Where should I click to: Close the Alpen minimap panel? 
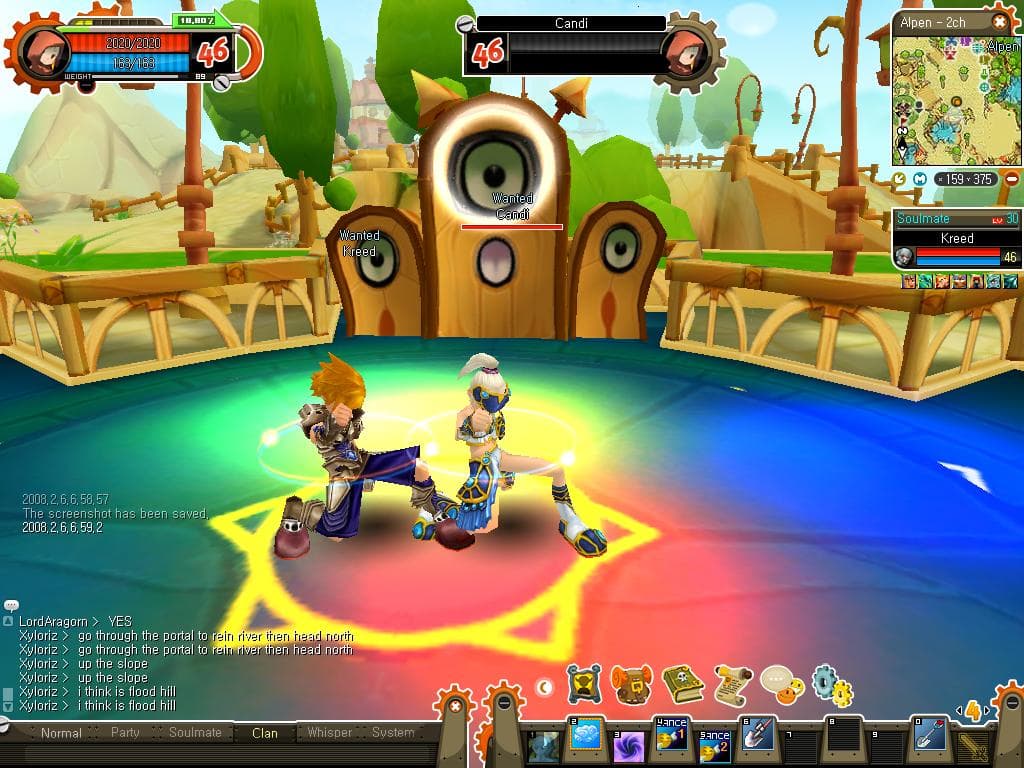pos(999,21)
